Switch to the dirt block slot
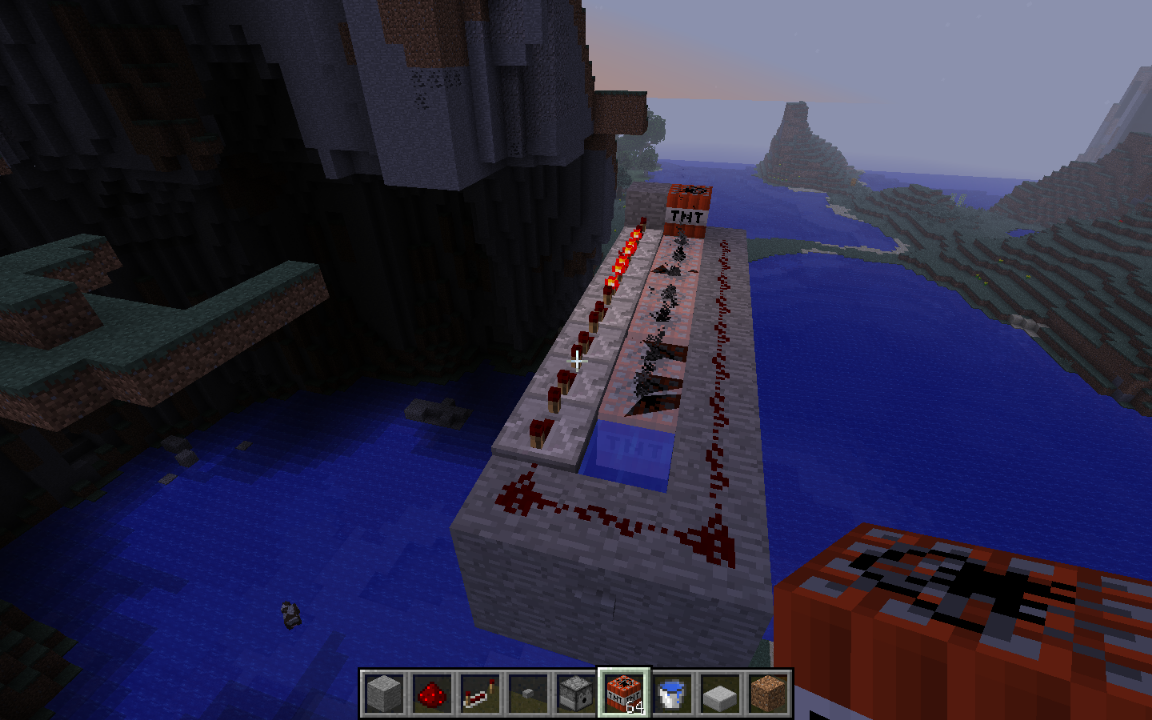1152x720 pixels. tap(768, 692)
